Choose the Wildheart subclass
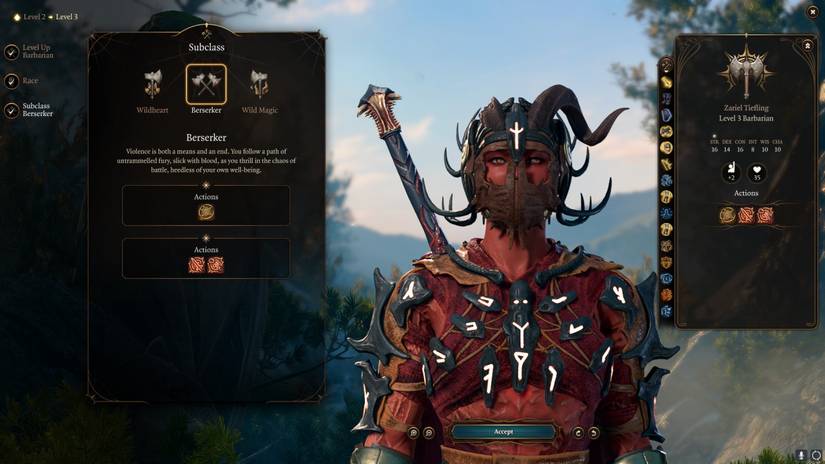 [x=152, y=85]
